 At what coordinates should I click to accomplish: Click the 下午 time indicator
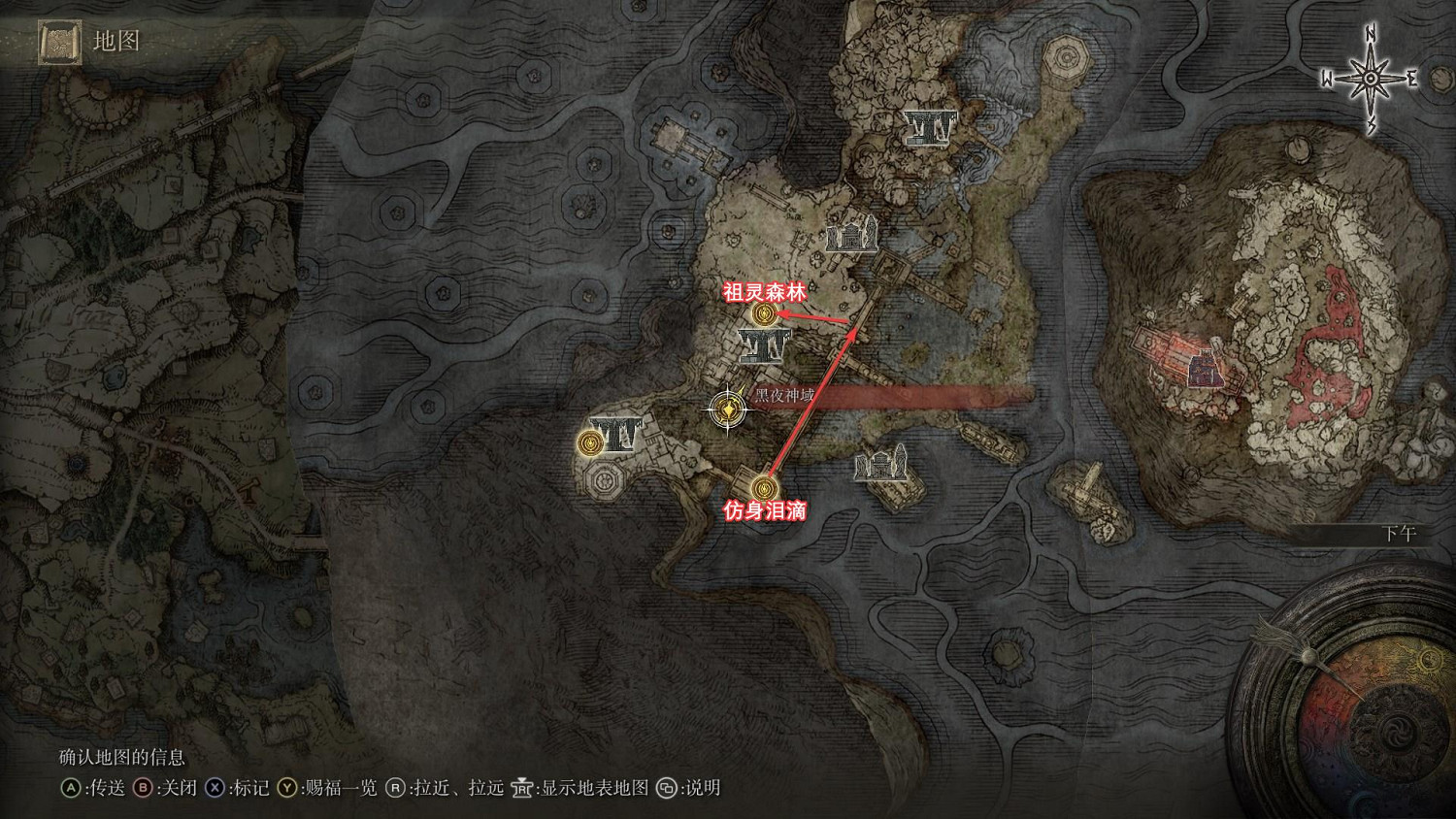(1398, 533)
